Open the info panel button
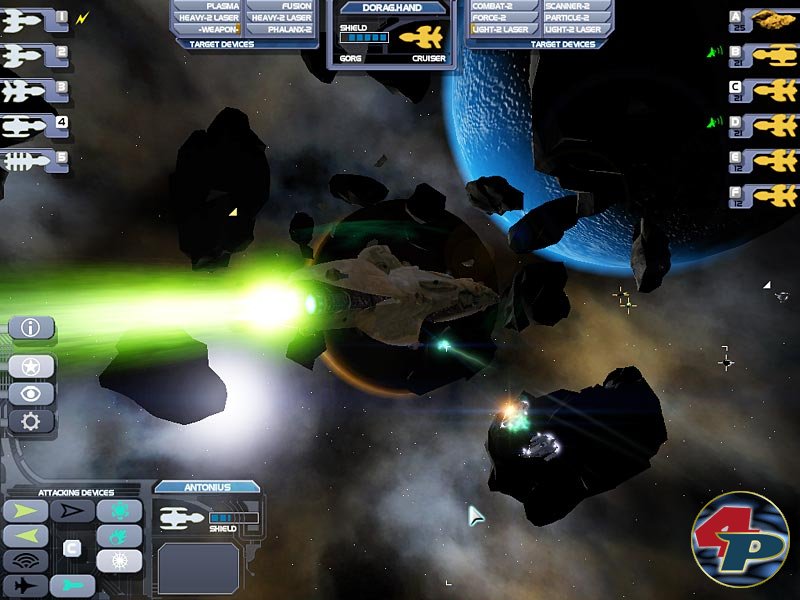 tap(31, 327)
